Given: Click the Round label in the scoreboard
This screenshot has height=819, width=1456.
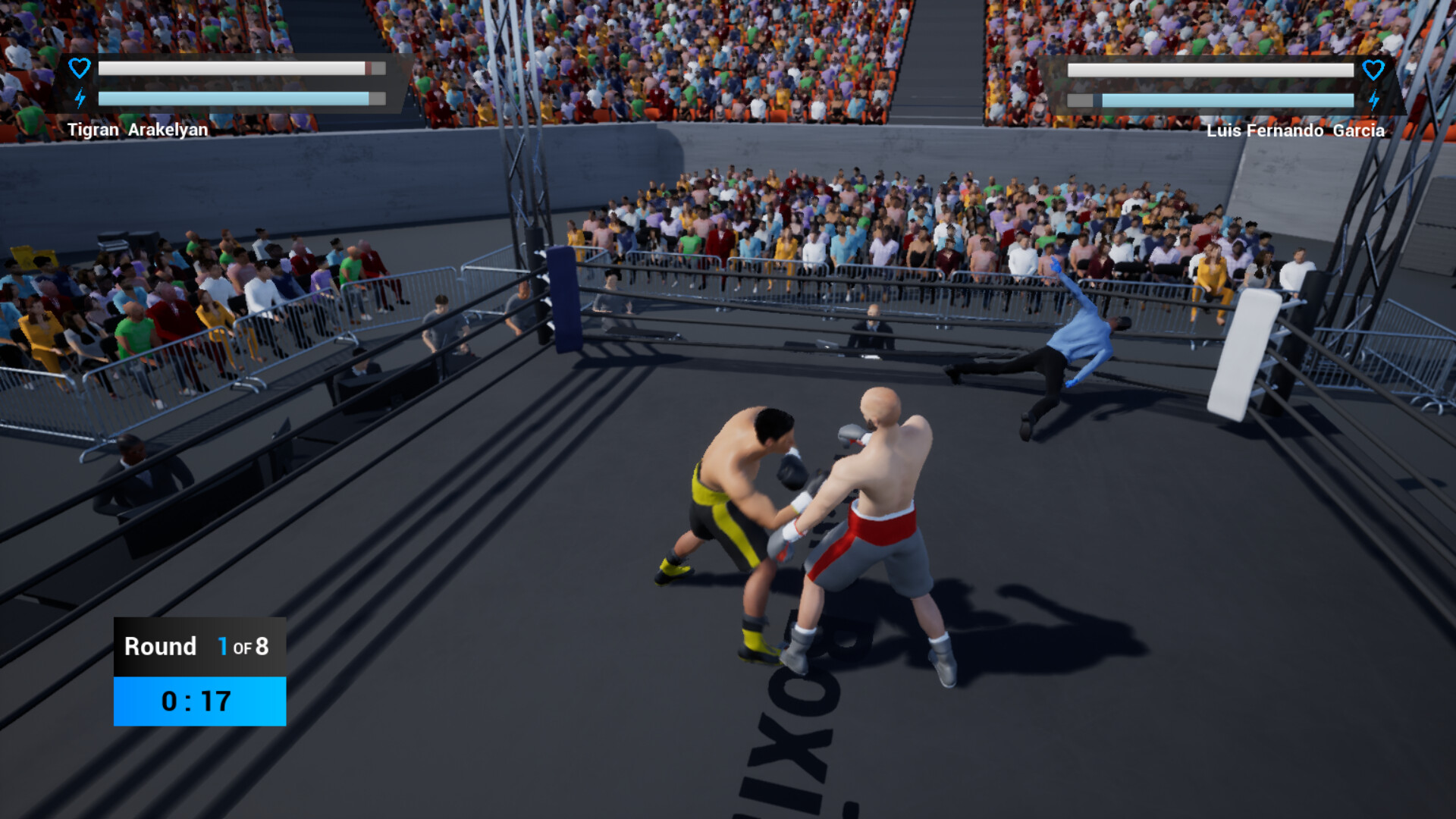Looking at the screenshot, I should point(159,647).
